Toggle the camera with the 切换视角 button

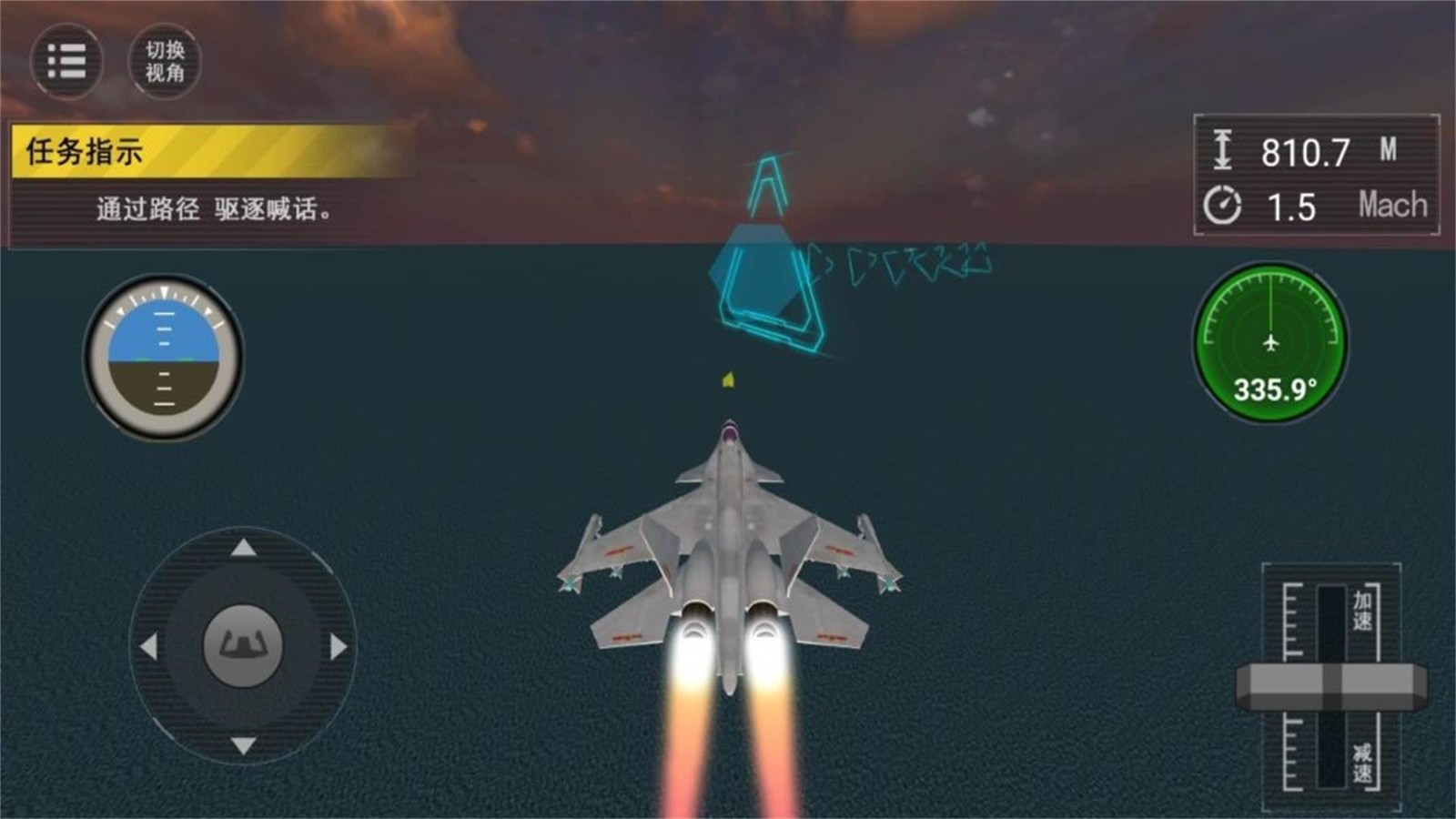coord(164,62)
